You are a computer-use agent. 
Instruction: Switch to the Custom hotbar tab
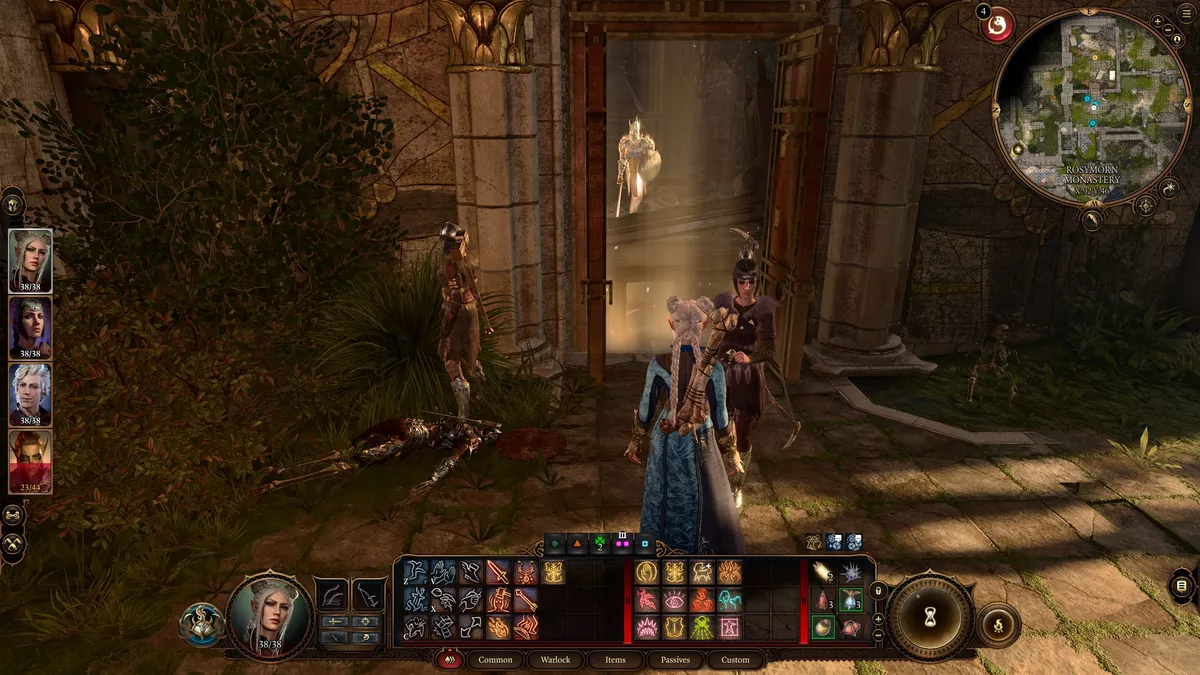coord(735,660)
